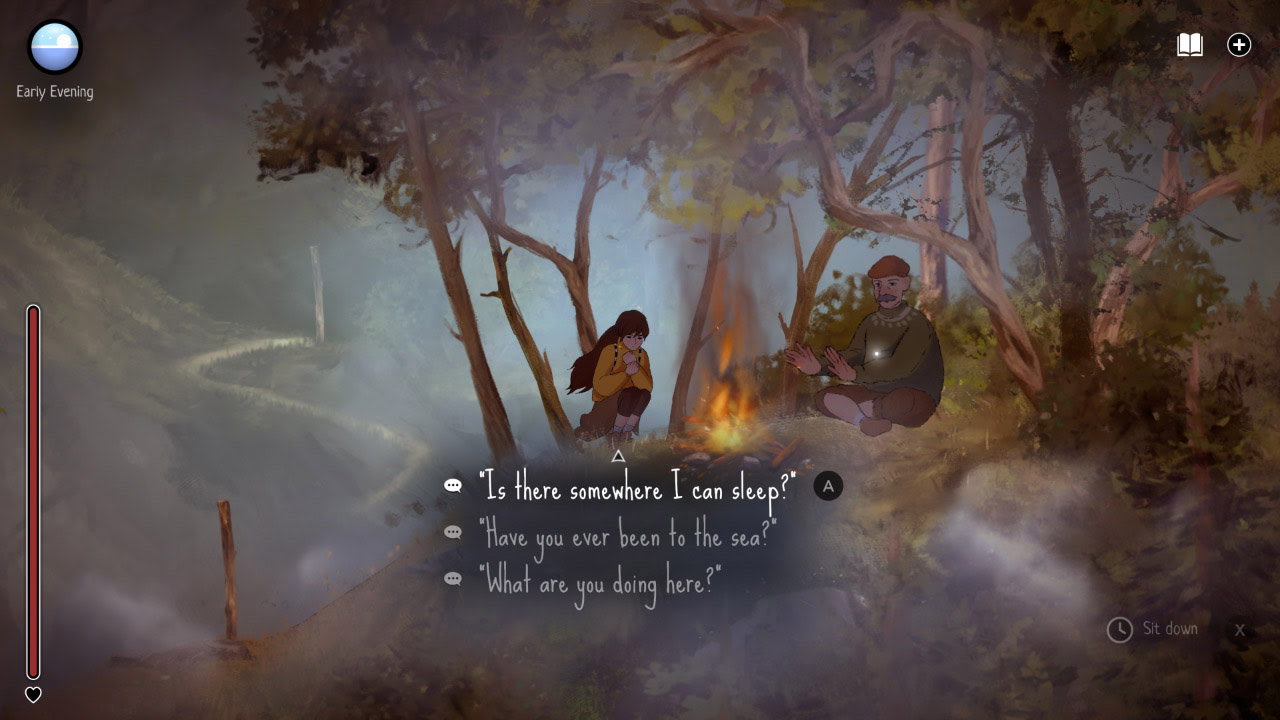Click the Early Evening text label
Viewport: 1280px width, 720px height.
coord(53,91)
